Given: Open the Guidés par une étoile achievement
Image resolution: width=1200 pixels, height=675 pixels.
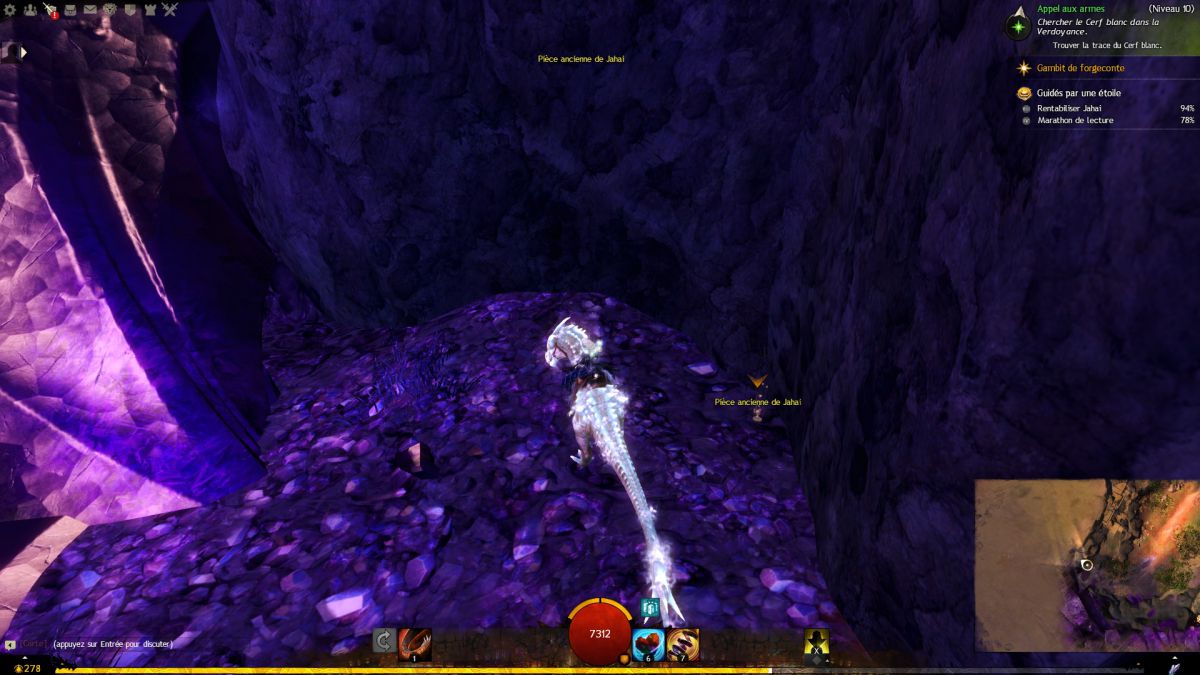Looking at the screenshot, I should pos(1078,93).
